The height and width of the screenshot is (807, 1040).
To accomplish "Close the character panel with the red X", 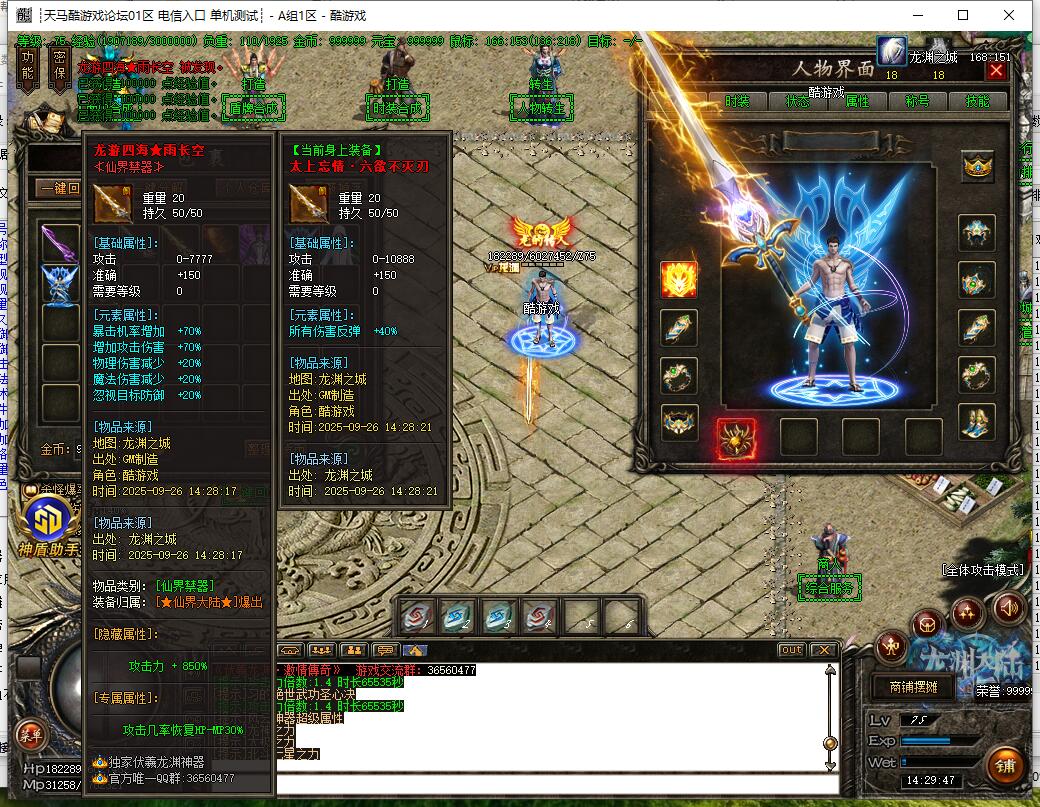I will pos(995,70).
